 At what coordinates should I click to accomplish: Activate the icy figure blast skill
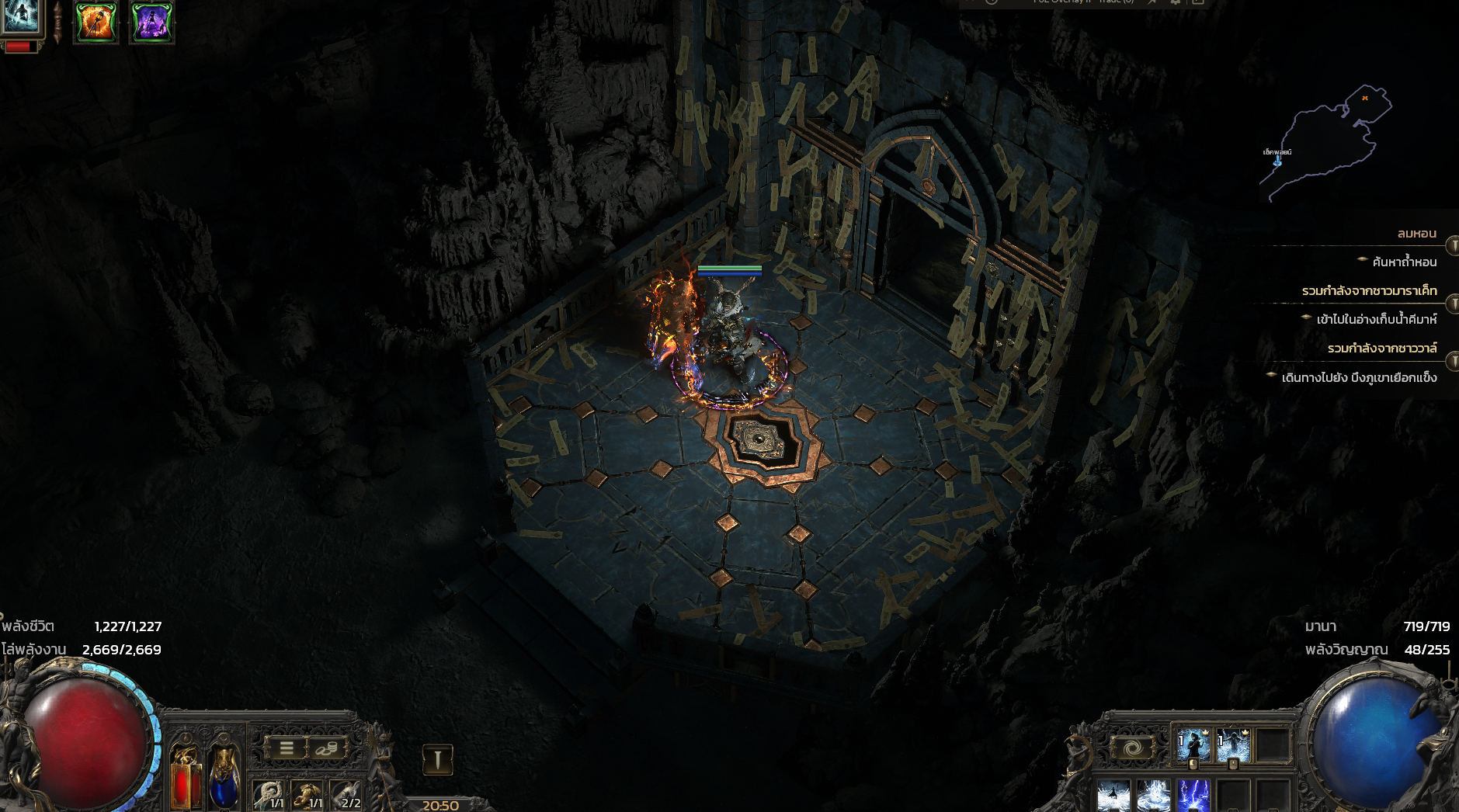(x=1114, y=797)
